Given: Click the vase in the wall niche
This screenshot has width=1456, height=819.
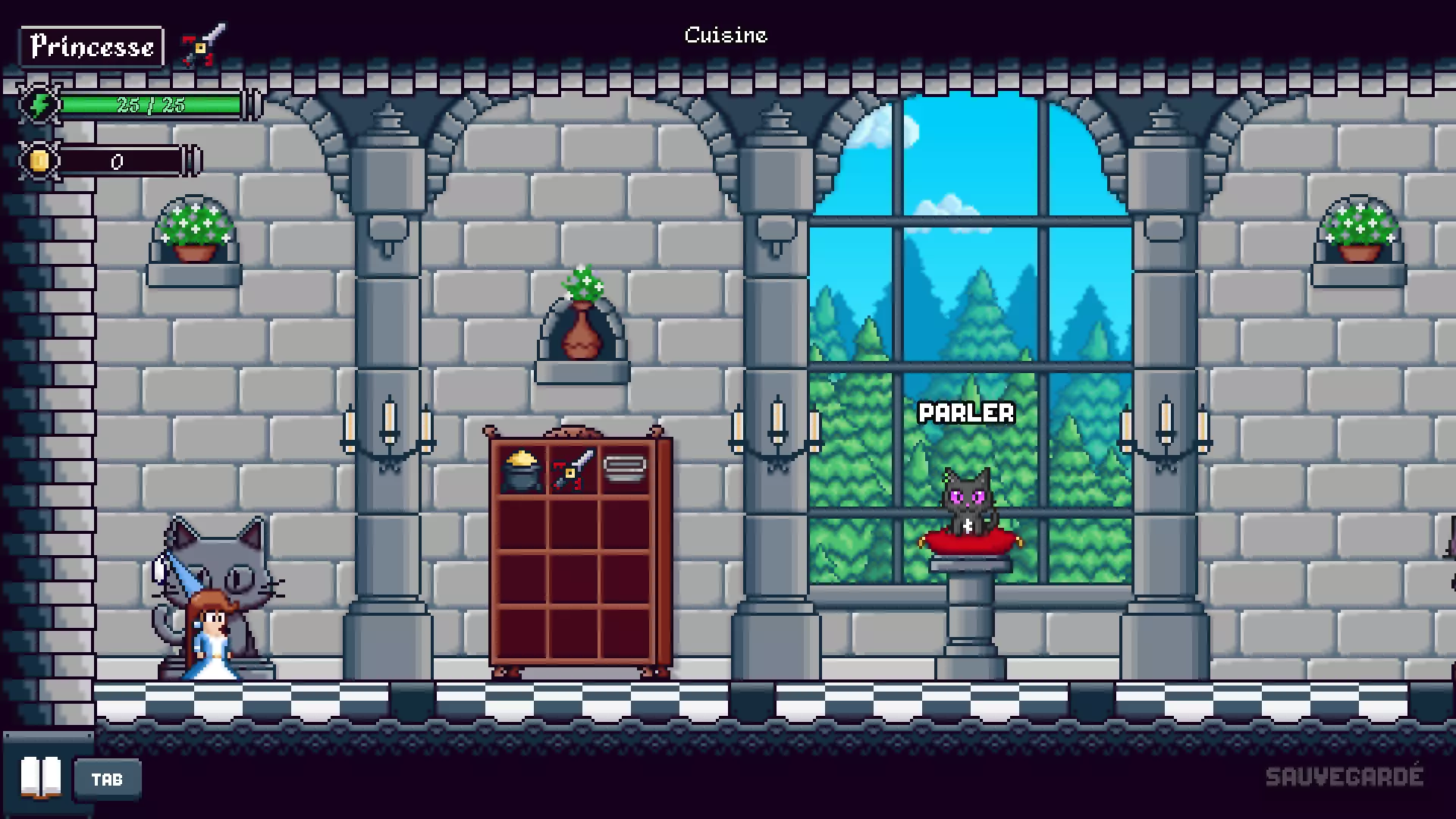Looking at the screenshot, I should pos(582,334).
